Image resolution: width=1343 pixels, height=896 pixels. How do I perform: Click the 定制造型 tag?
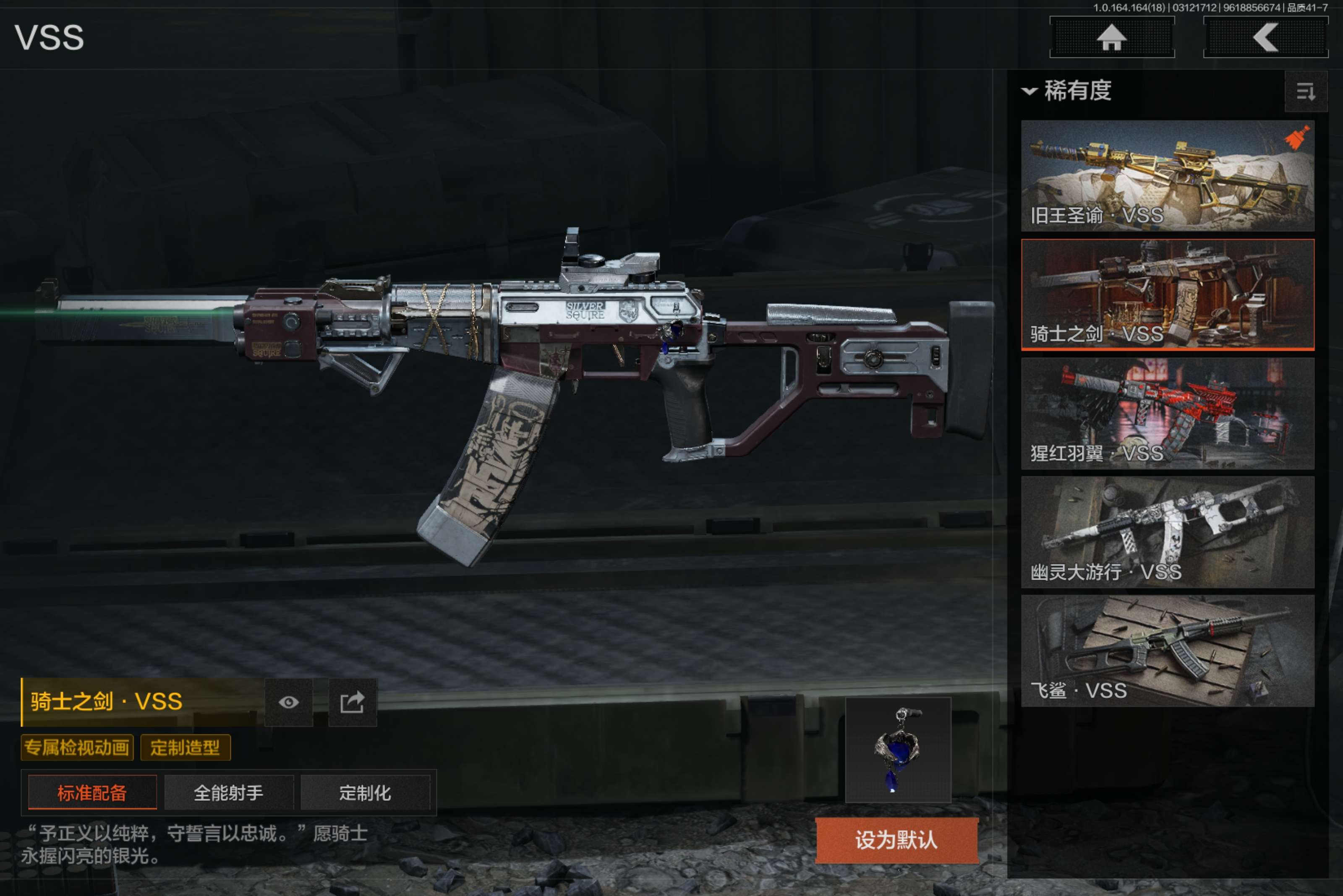point(185,748)
